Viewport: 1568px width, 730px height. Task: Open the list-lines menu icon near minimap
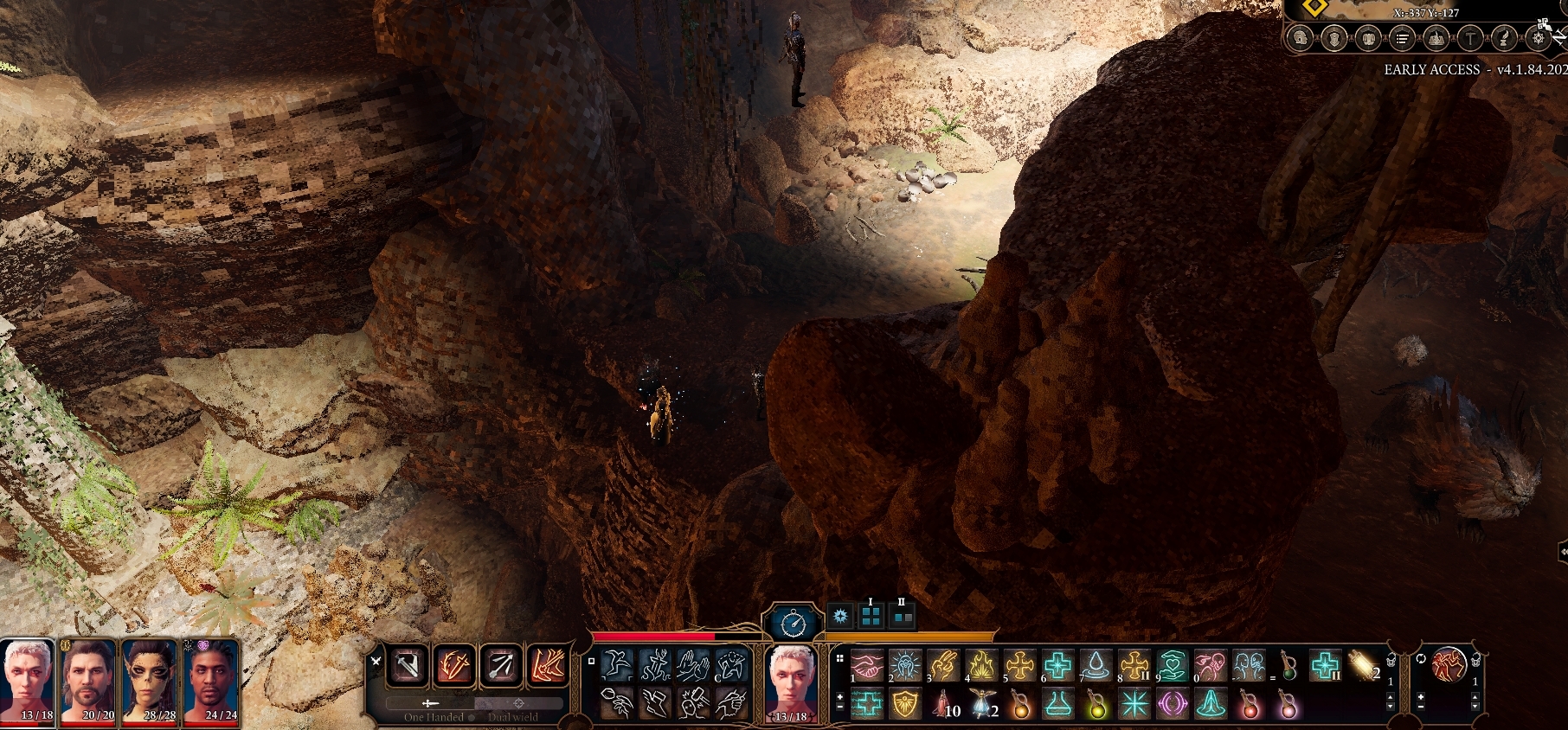[x=1402, y=38]
